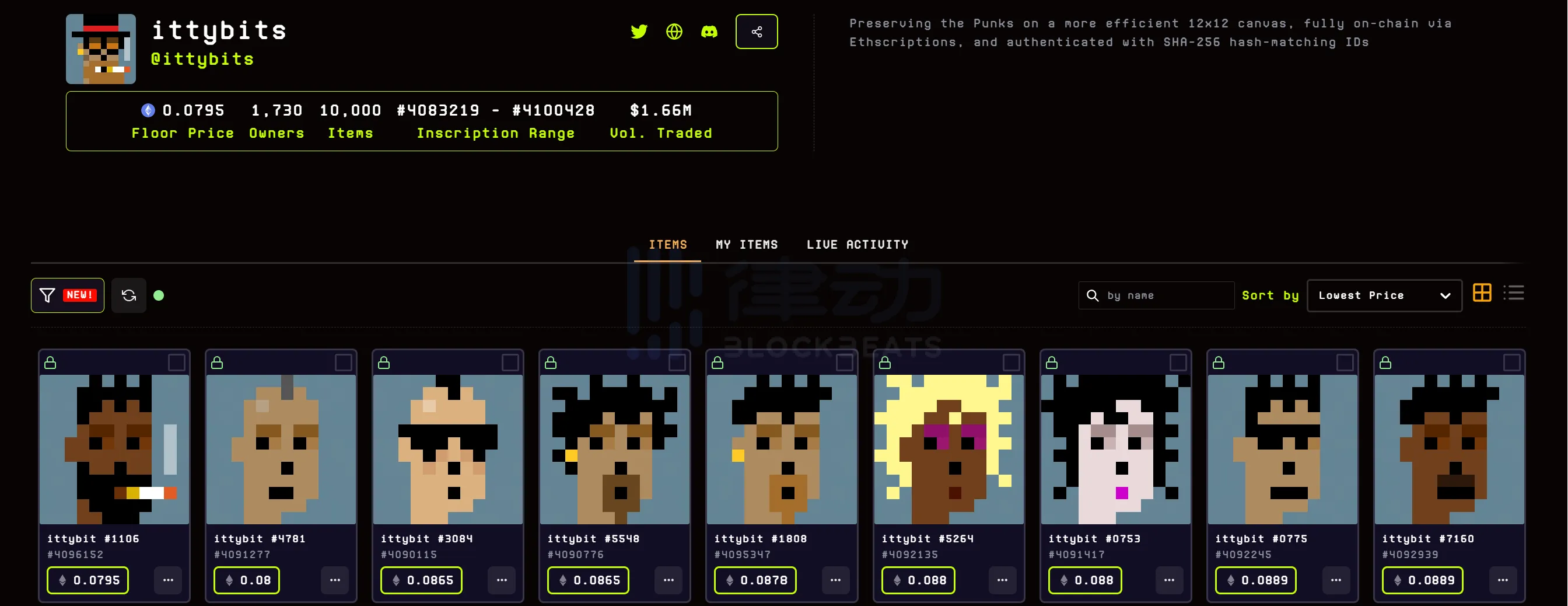Visit the collection website via globe icon
1568x606 pixels.
(674, 32)
